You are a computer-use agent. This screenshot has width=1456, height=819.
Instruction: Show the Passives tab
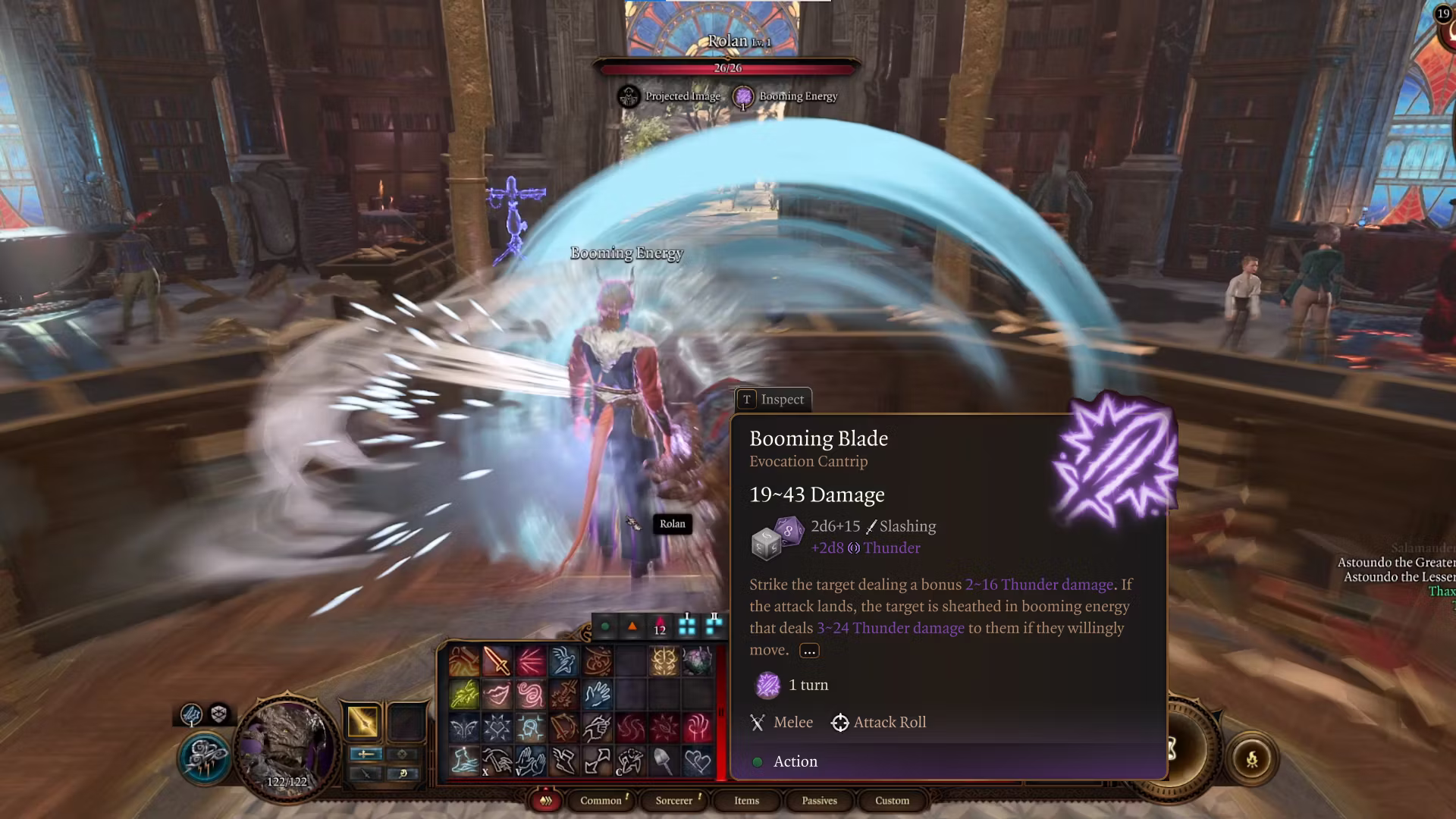point(819,801)
